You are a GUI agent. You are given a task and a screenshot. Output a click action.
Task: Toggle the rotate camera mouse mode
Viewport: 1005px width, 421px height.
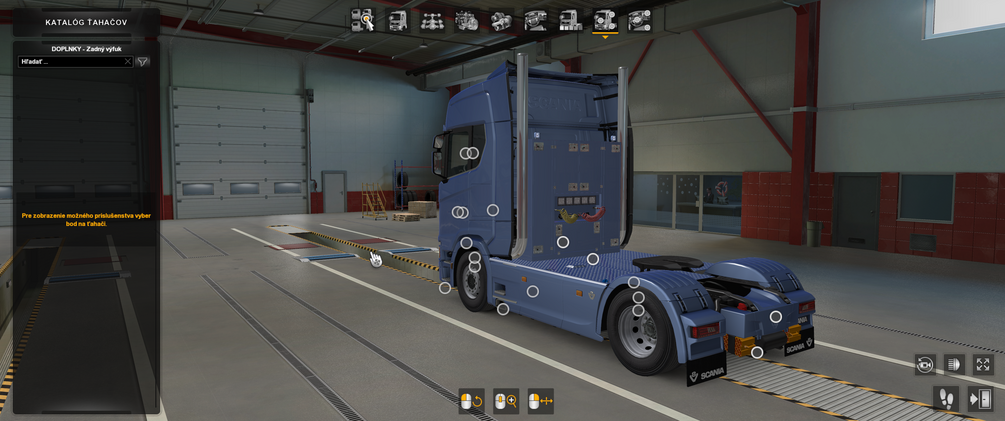(x=471, y=401)
